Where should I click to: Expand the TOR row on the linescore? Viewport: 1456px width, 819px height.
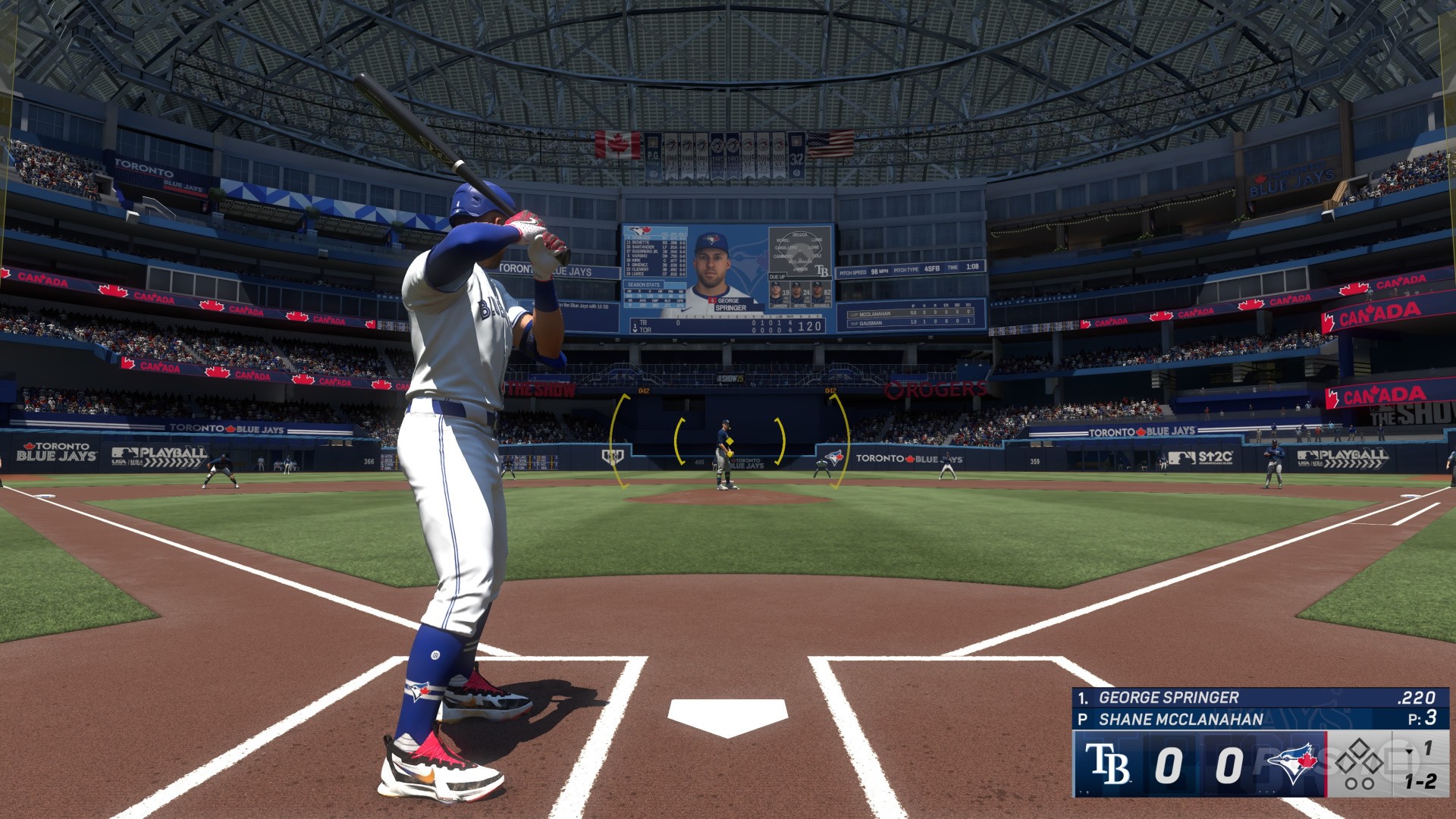644,330
